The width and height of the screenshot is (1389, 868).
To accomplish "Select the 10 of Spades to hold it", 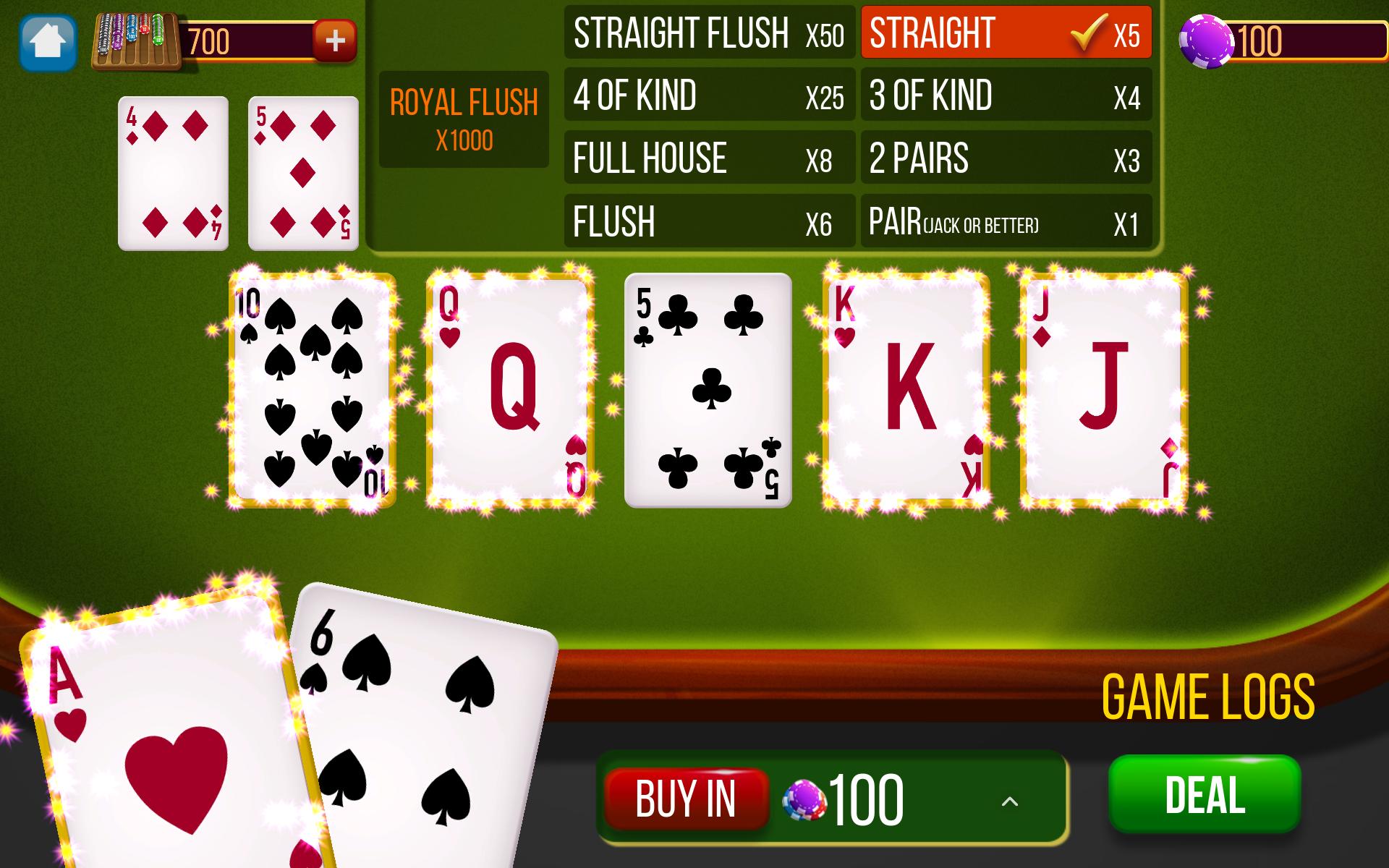I will tap(311, 387).
